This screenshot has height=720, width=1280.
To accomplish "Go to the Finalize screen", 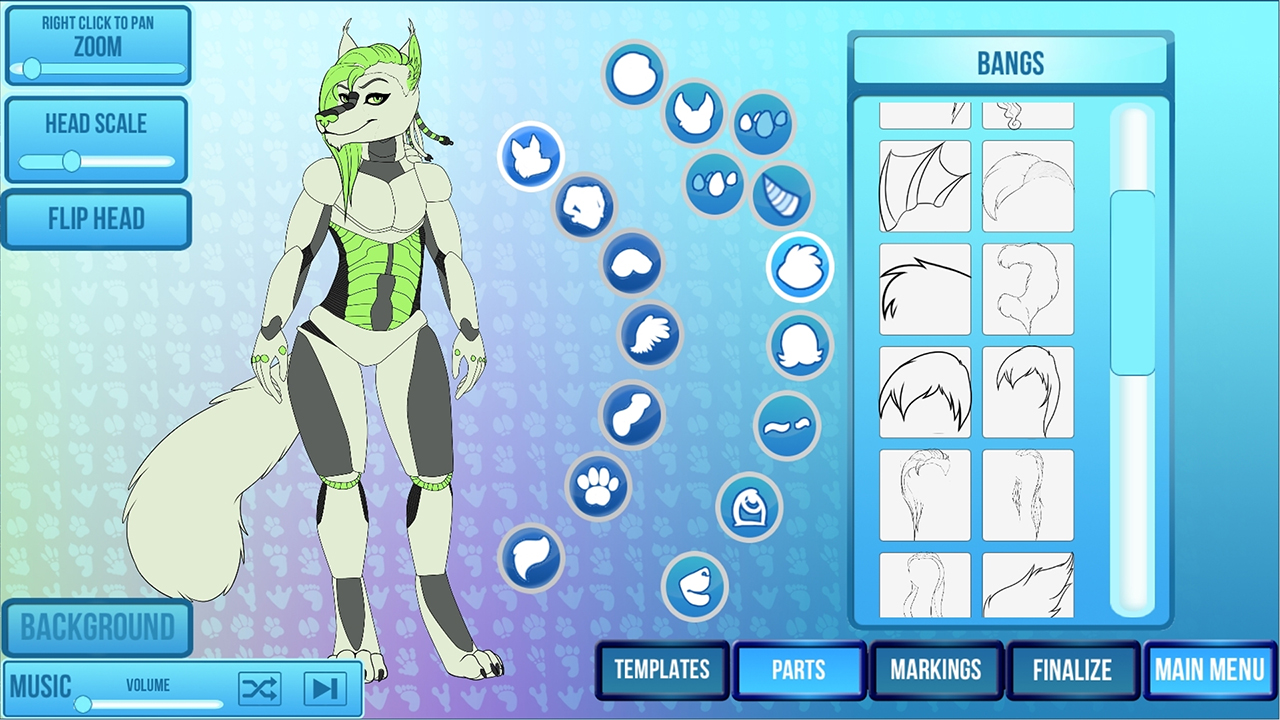I will [x=1073, y=671].
